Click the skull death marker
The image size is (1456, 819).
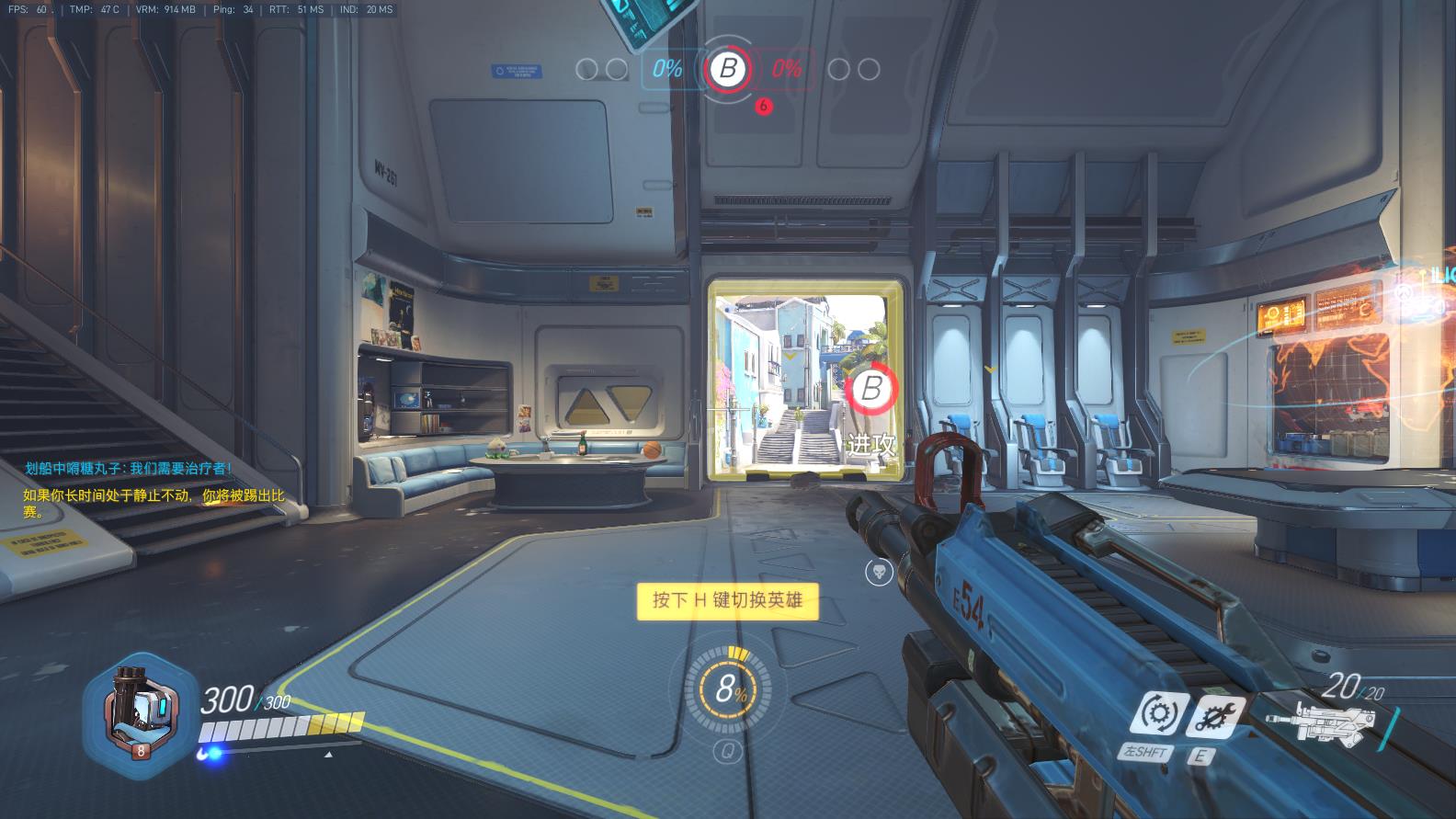click(x=878, y=572)
